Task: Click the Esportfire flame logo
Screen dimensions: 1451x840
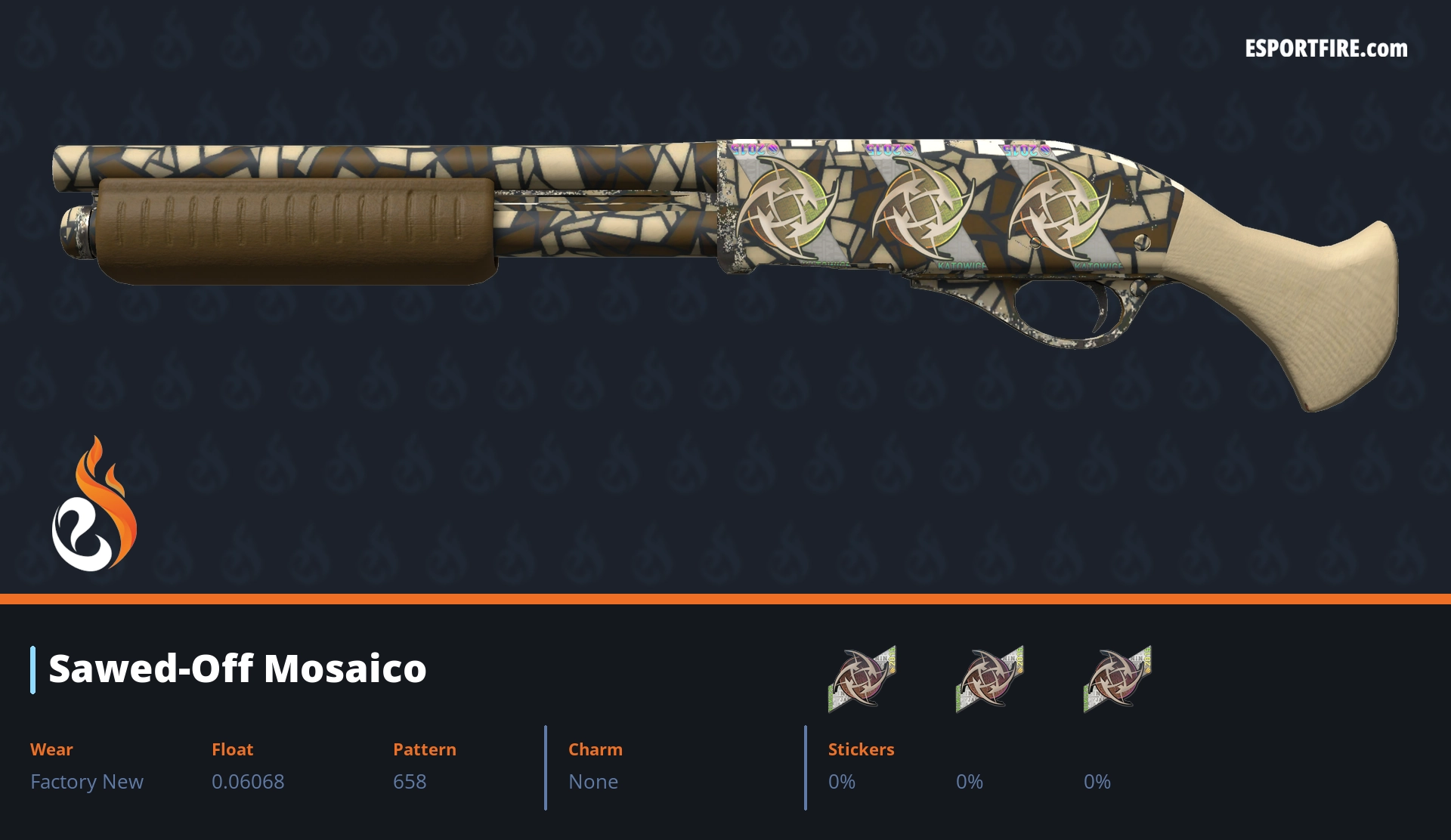Action: [x=94, y=505]
